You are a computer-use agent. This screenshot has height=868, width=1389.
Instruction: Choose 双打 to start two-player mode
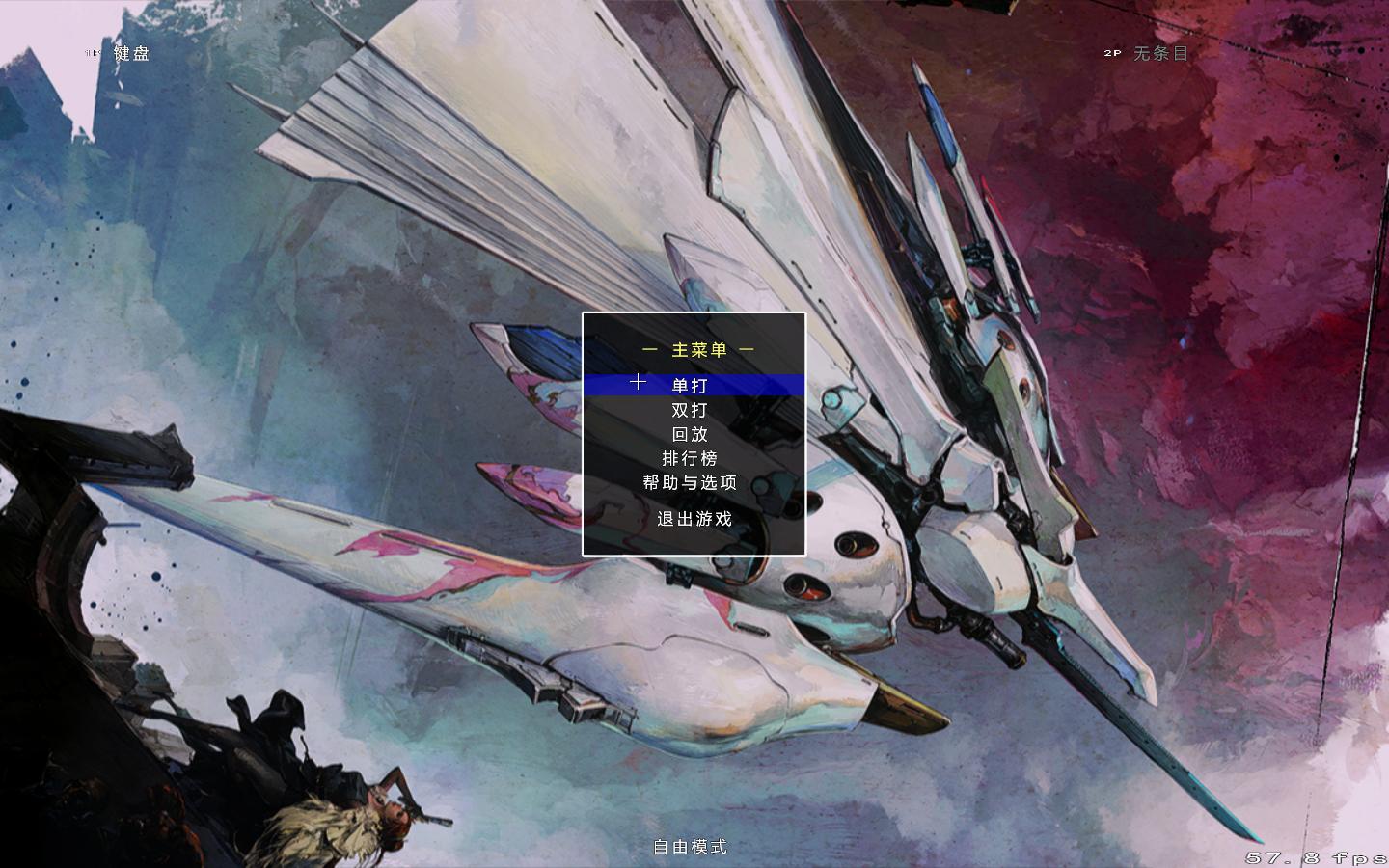[x=689, y=409]
